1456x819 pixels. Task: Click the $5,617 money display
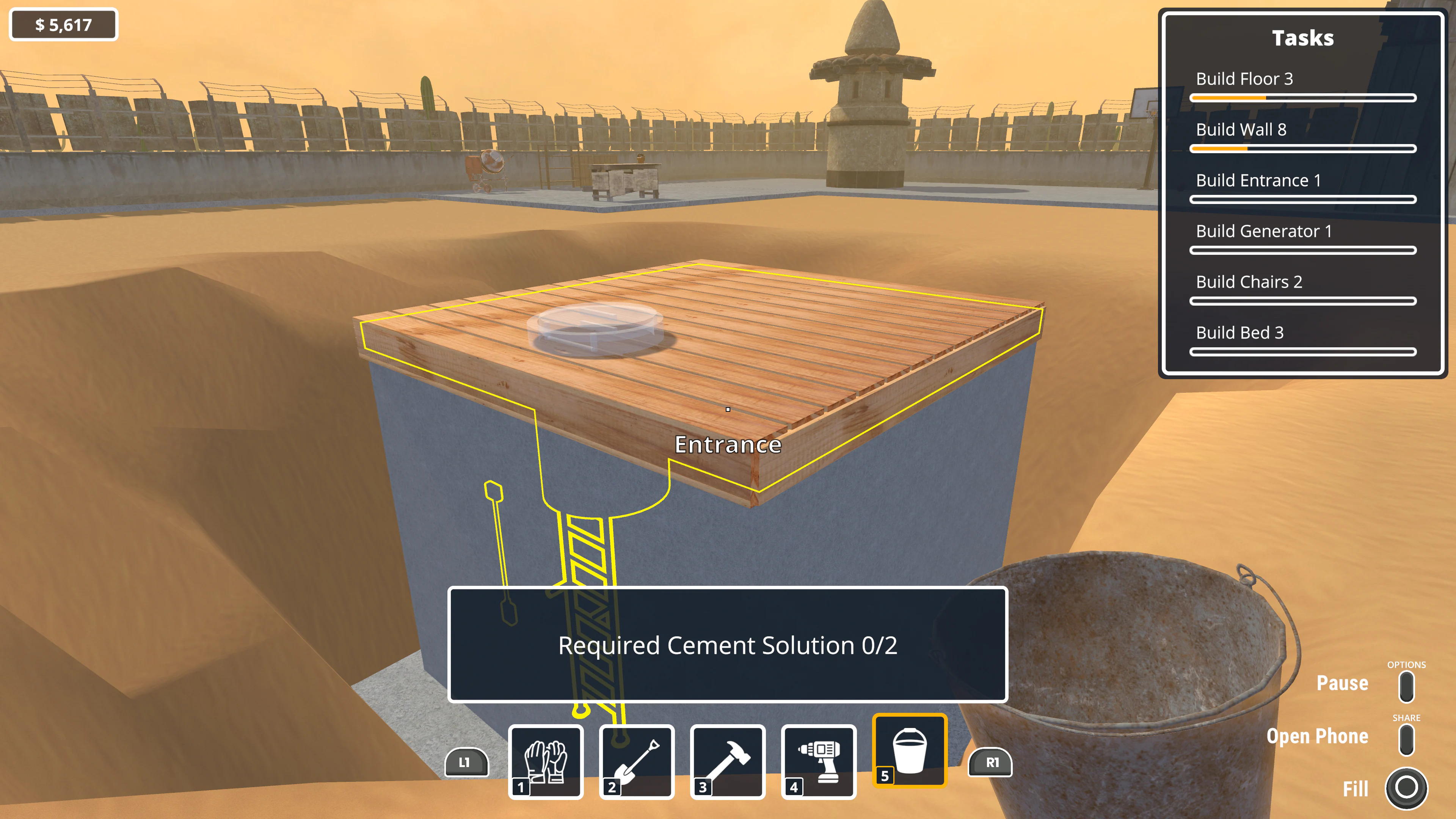(63, 24)
